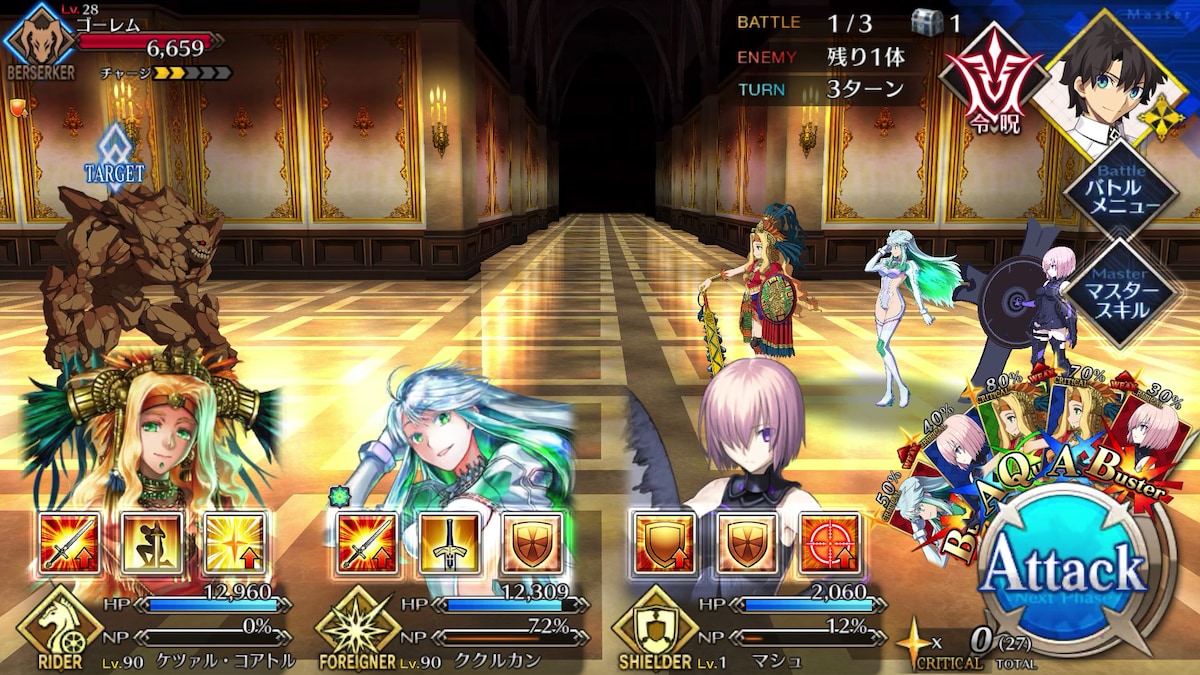The height and width of the screenshot is (675, 1200).
Task: Select Mash's Shielder class emblem
Action: pyautogui.click(x=655, y=628)
